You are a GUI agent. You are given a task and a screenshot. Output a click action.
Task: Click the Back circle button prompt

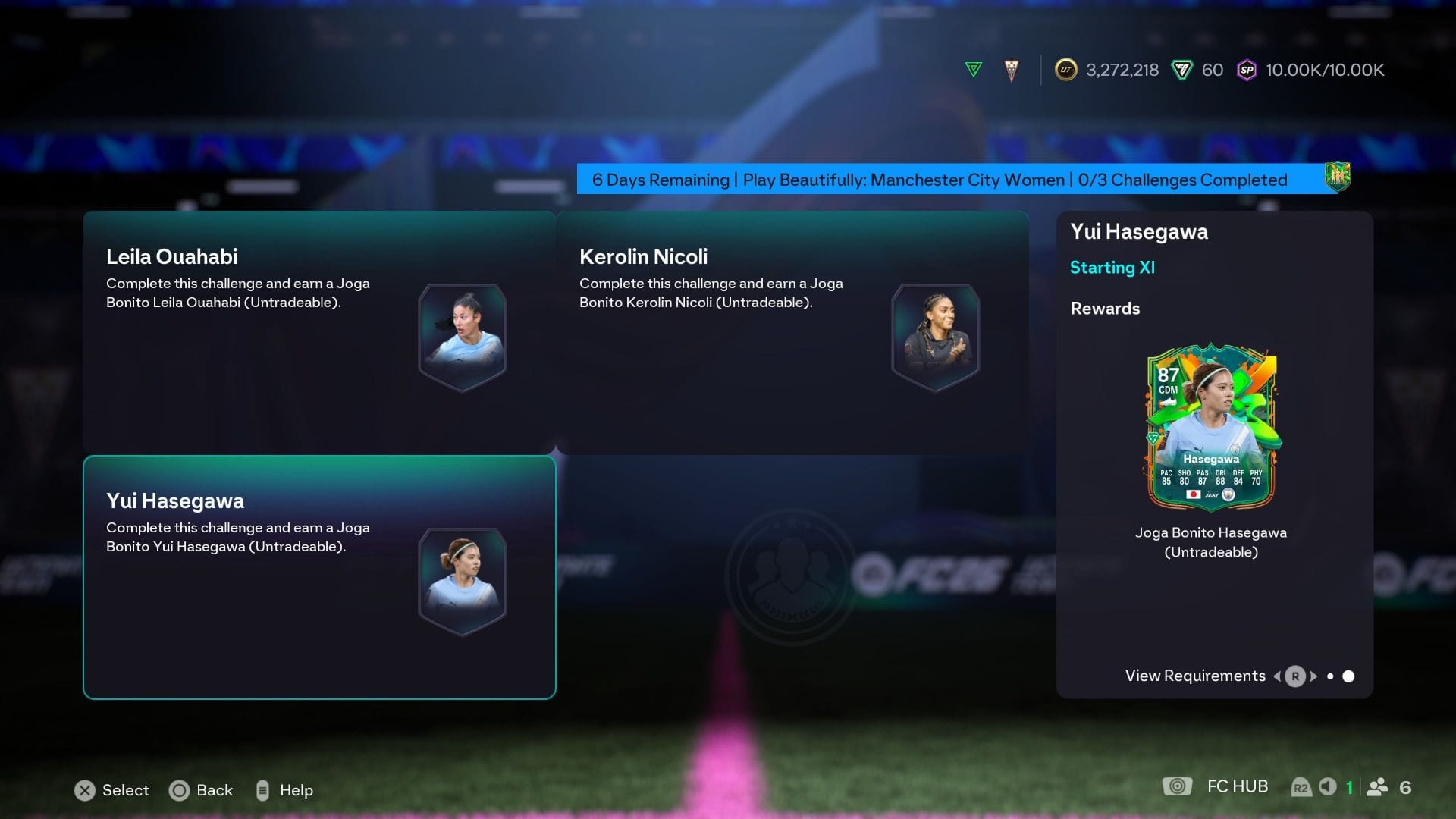(x=179, y=790)
